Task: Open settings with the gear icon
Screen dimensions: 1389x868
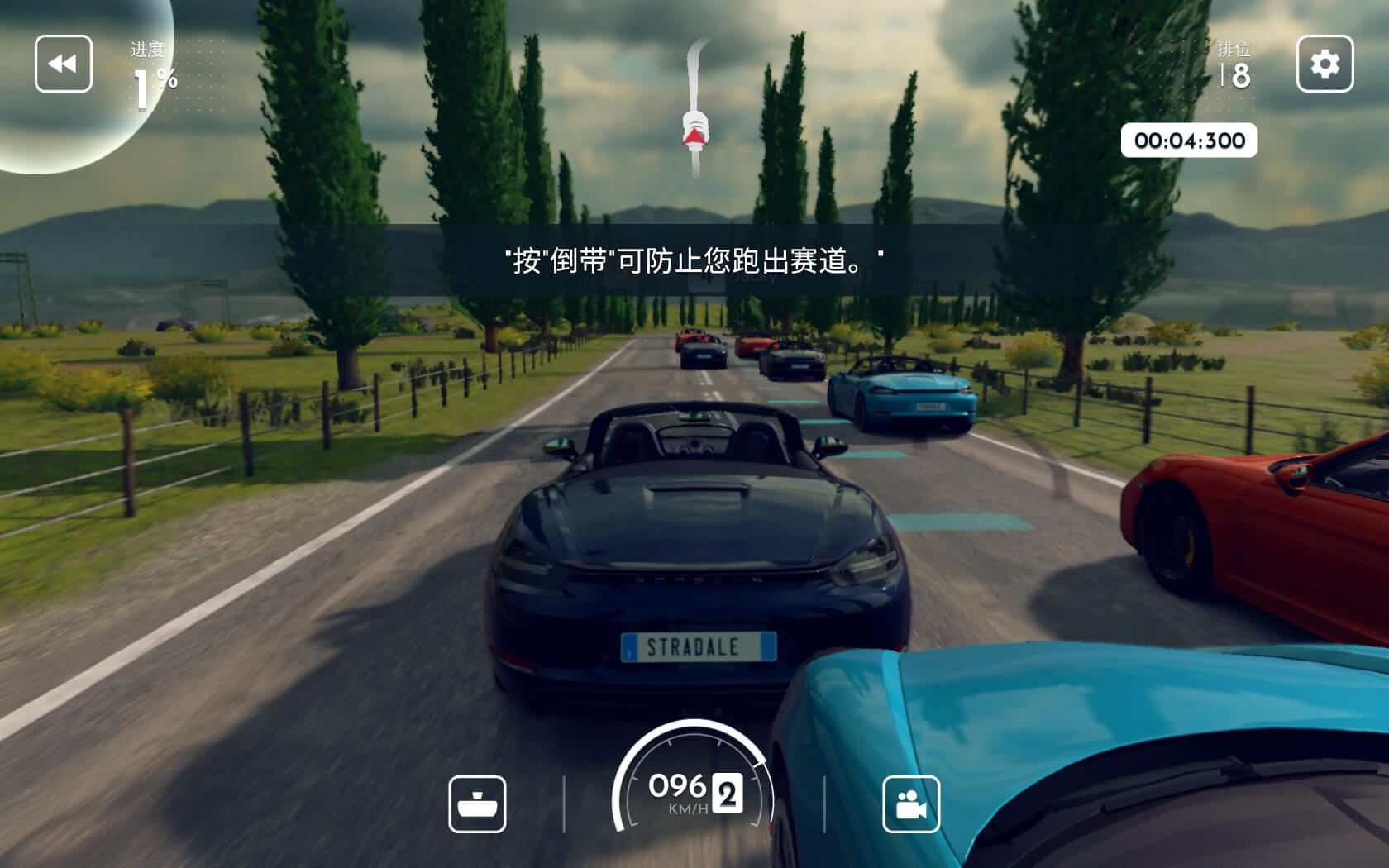Action: [1324, 64]
